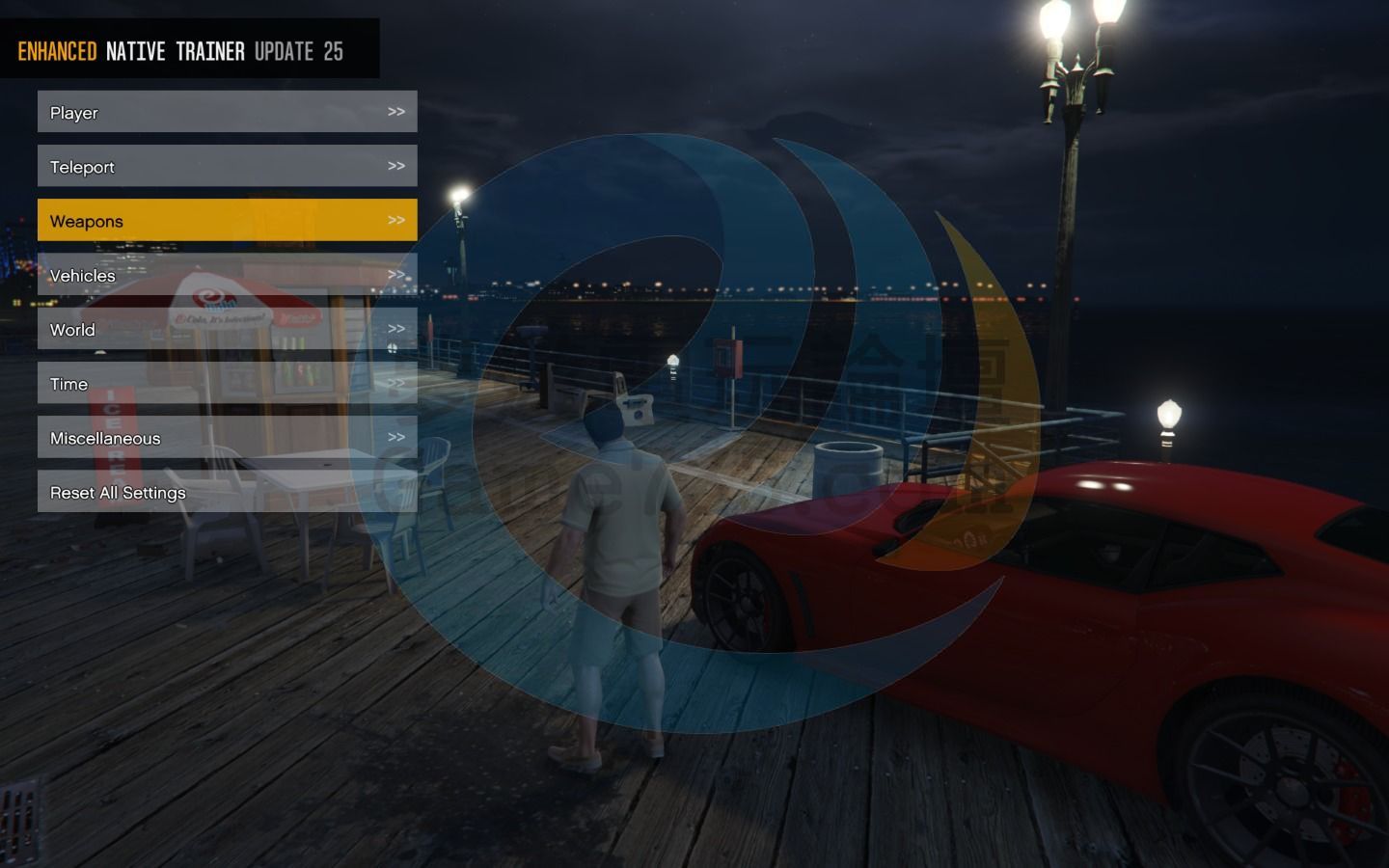This screenshot has width=1389, height=868.
Task: Choose the highlighted Weapons entry
Action: coord(227,220)
